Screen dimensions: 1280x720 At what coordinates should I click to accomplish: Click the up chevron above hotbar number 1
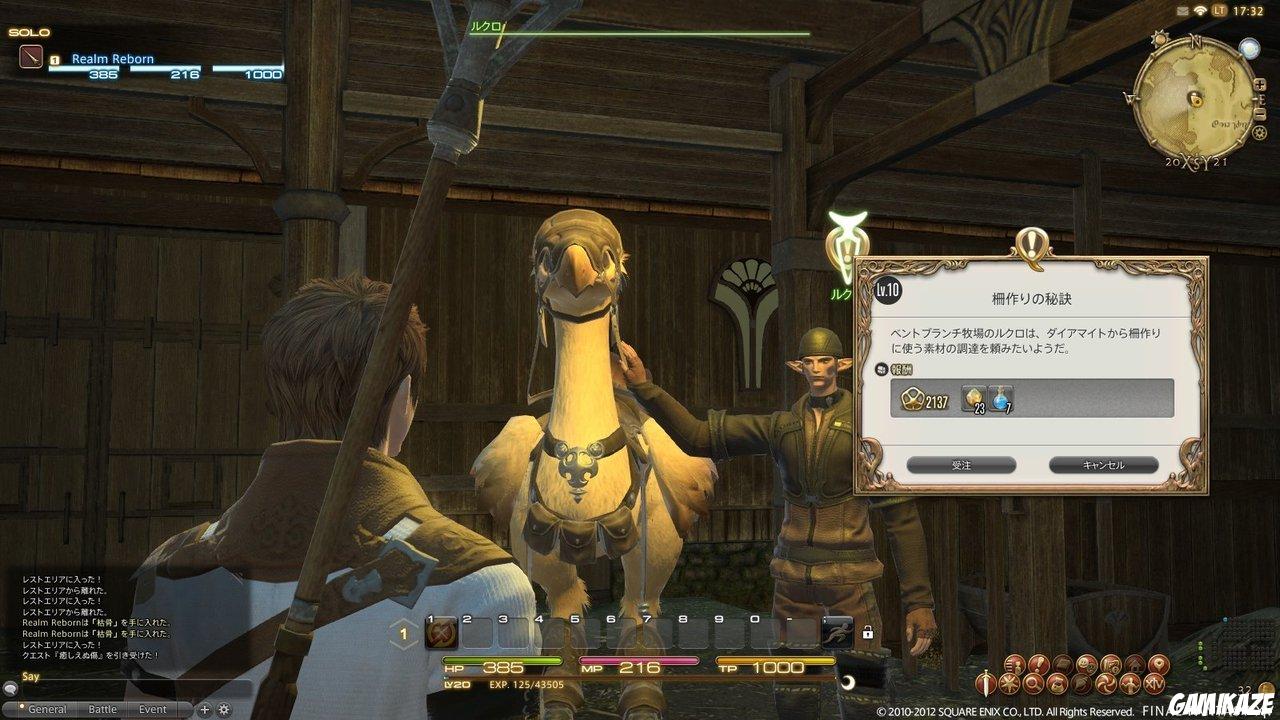(x=402, y=620)
